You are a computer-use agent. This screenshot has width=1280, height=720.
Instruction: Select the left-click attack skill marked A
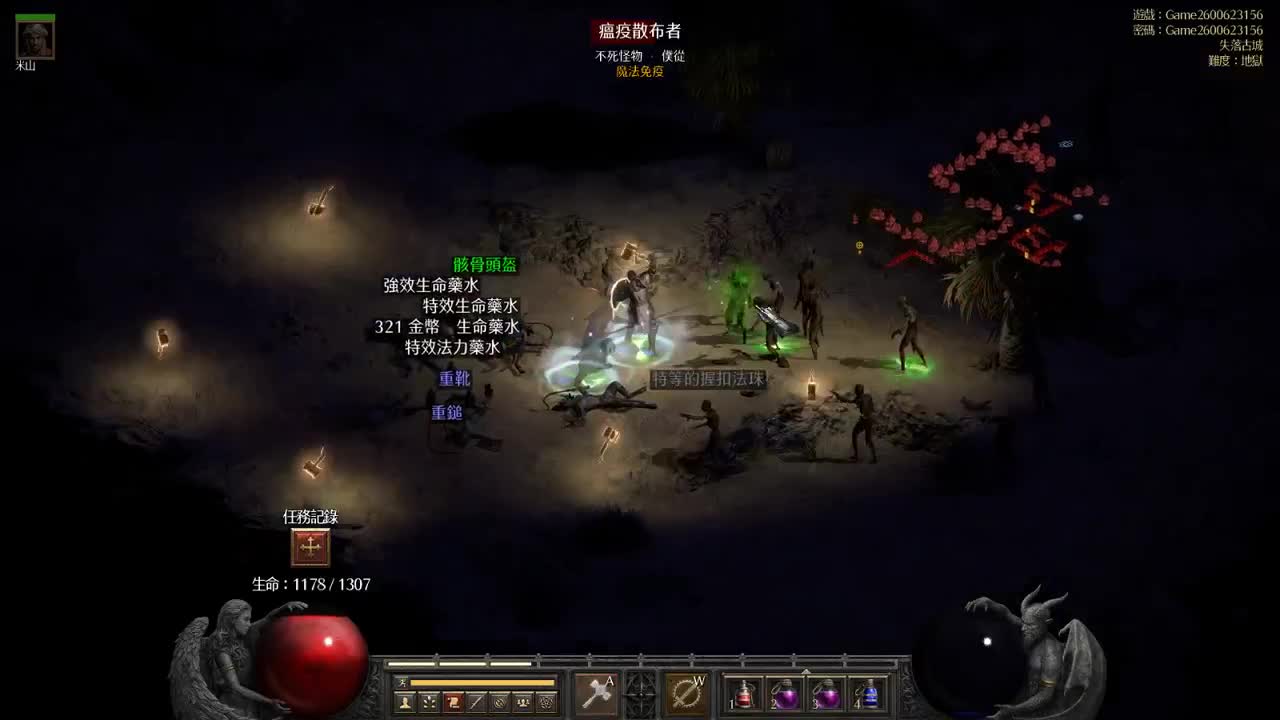[596, 693]
